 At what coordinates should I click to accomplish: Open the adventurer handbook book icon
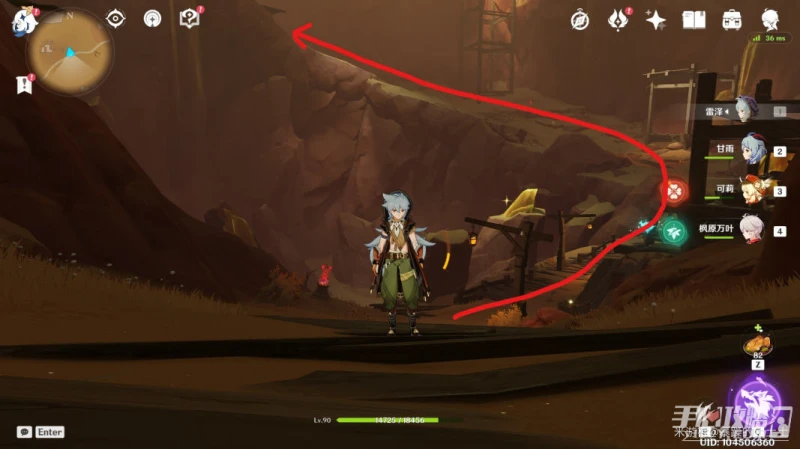click(x=694, y=19)
